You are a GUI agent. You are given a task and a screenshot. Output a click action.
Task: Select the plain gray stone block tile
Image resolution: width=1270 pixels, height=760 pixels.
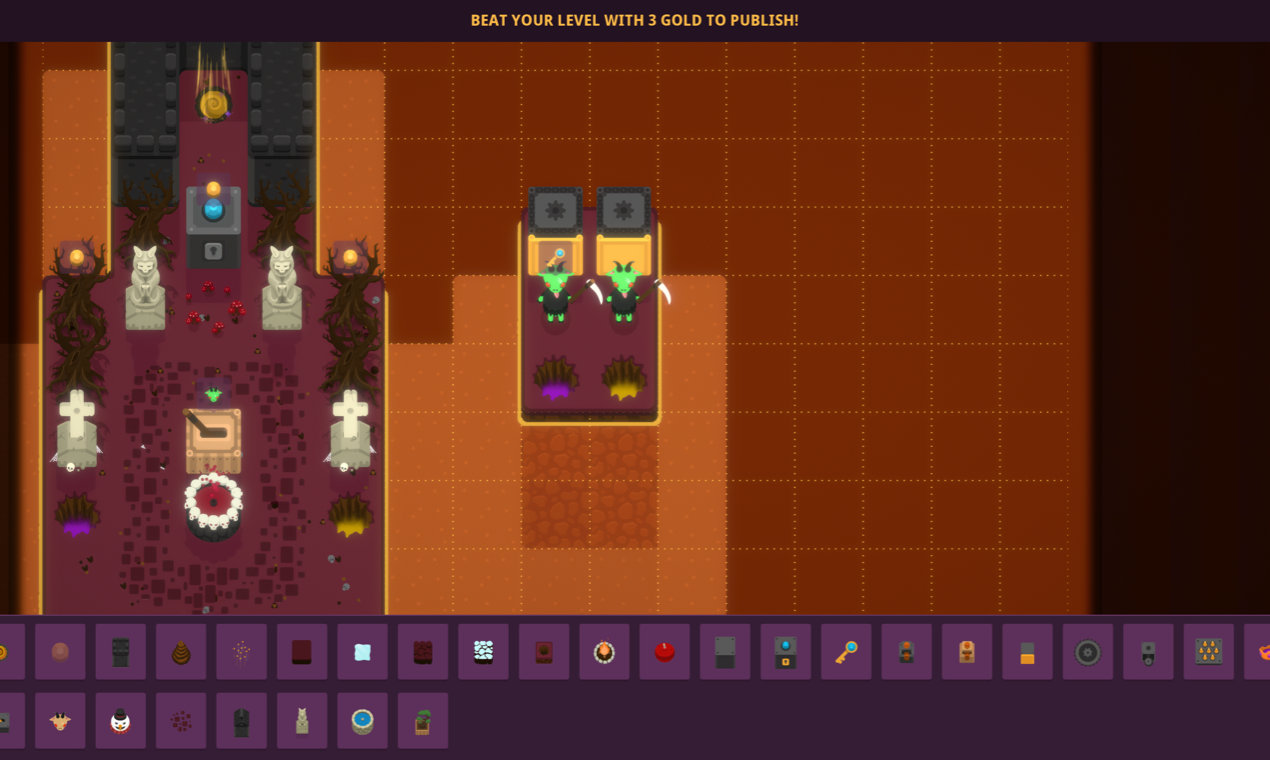coord(725,652)
